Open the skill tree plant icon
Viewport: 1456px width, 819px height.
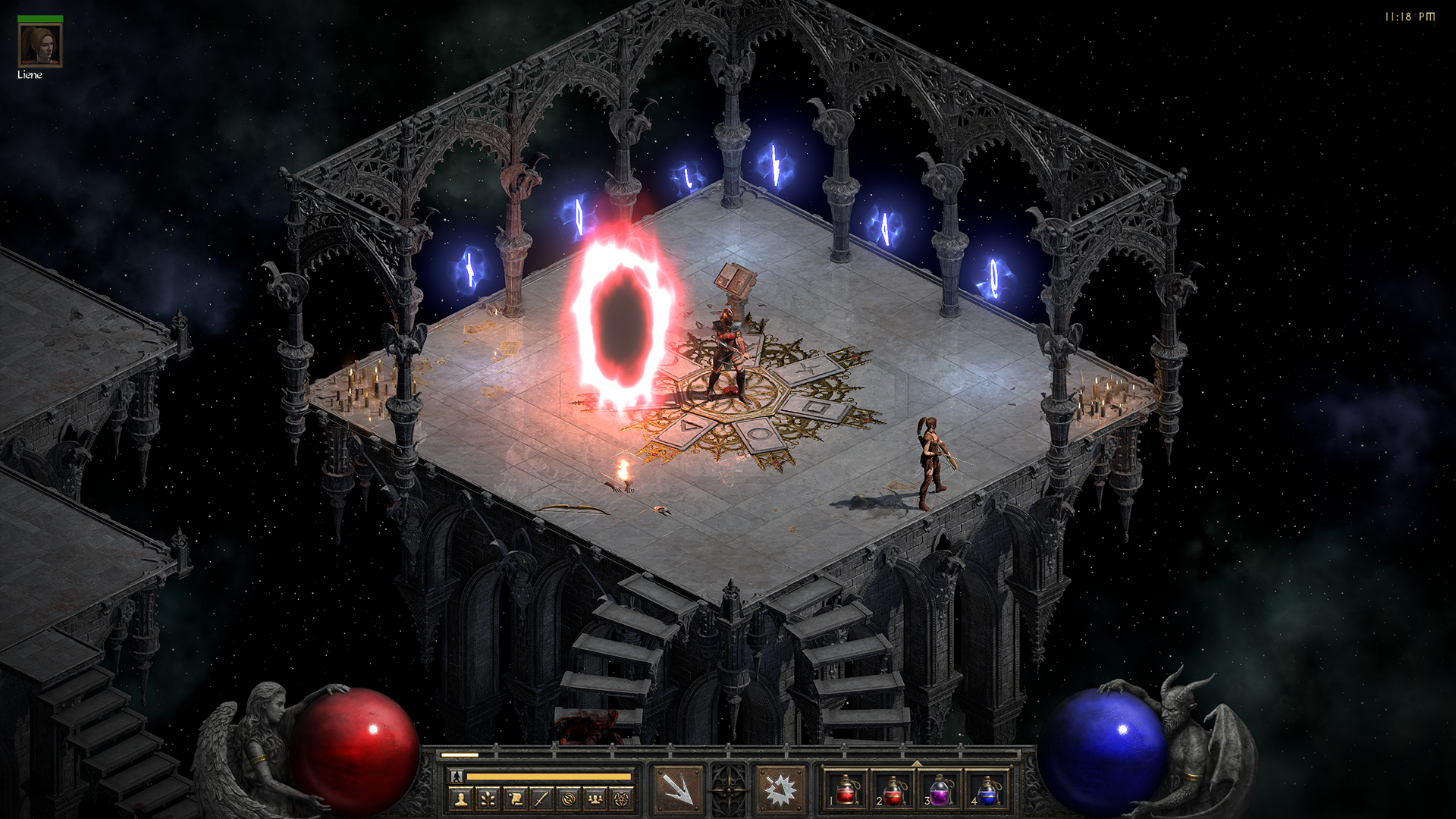pos(488,799)
